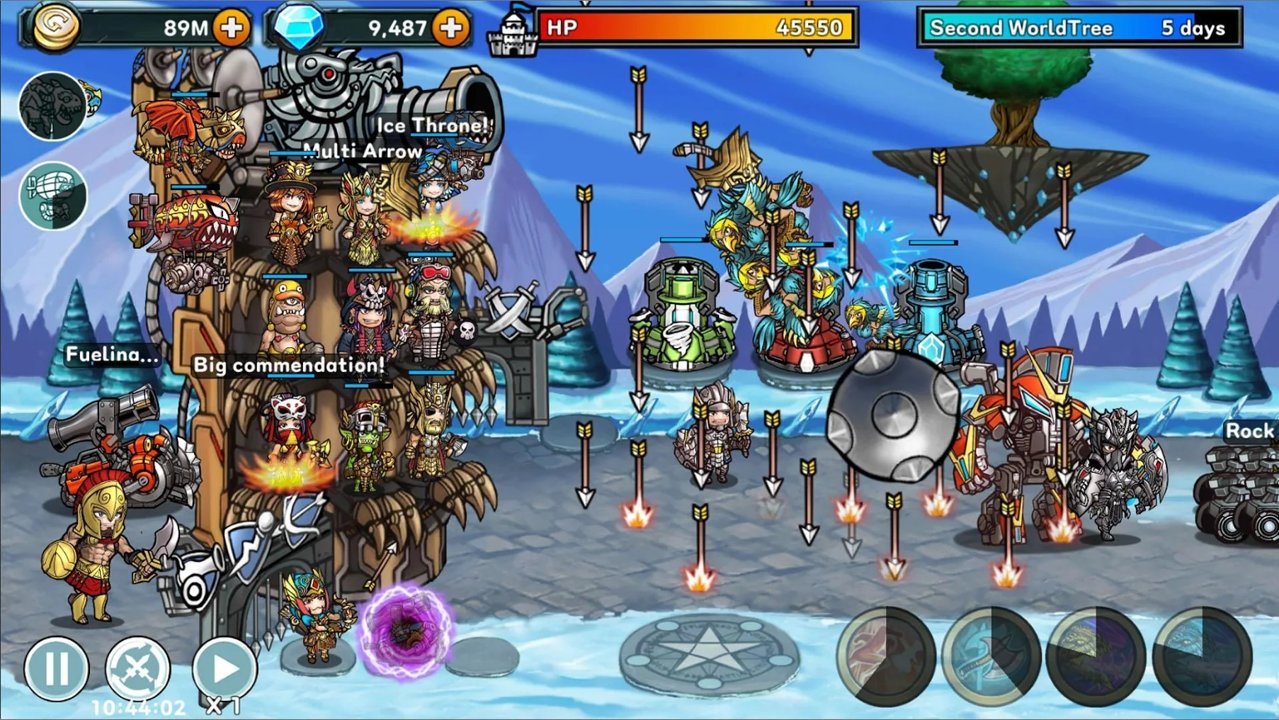The height and width of the screenshot is (720, 1279).
Task: Tap the Second WorldTree event banner
Action: pos(1079,28)
